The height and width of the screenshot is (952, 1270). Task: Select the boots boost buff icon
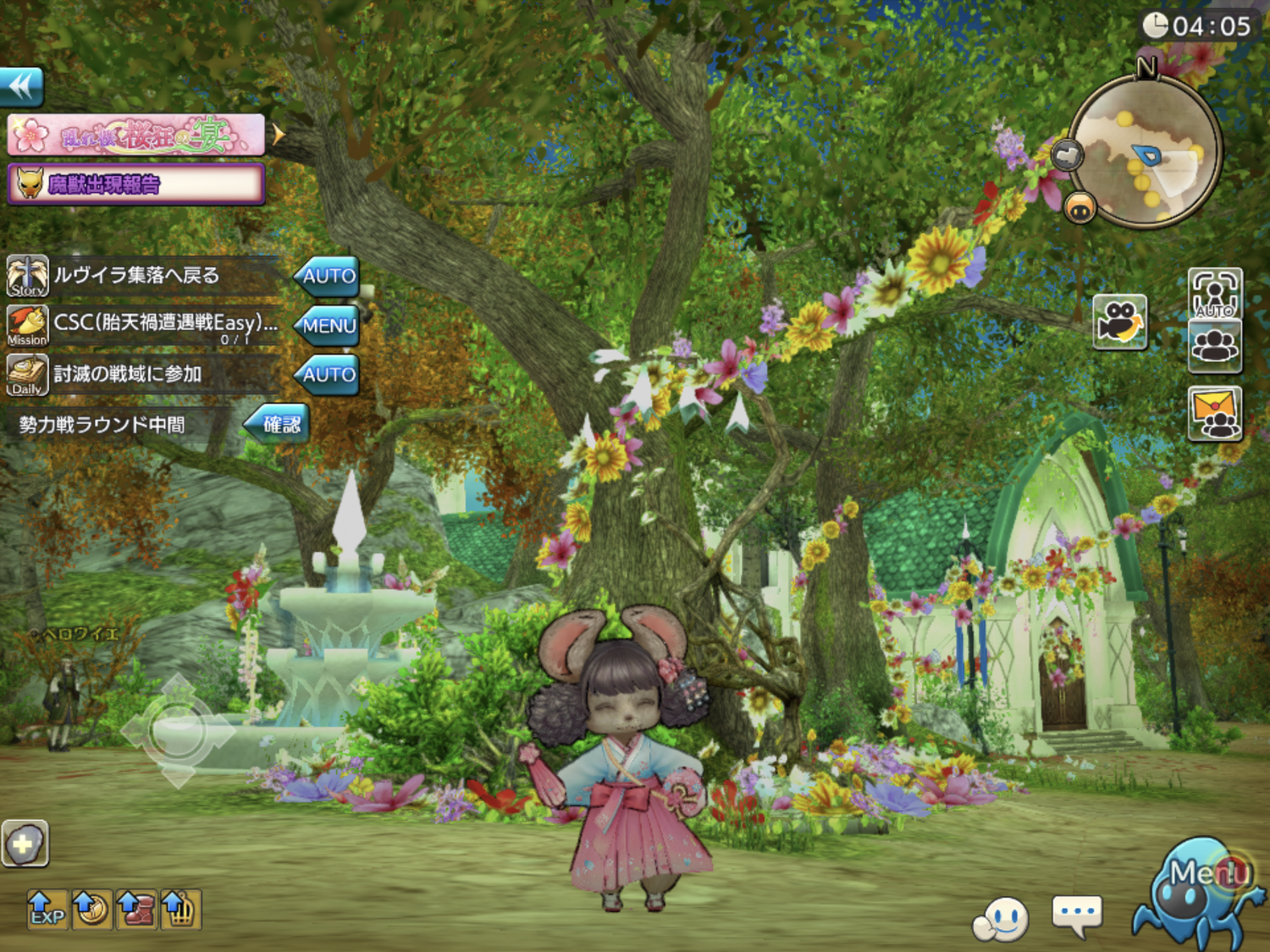point(135,910)
